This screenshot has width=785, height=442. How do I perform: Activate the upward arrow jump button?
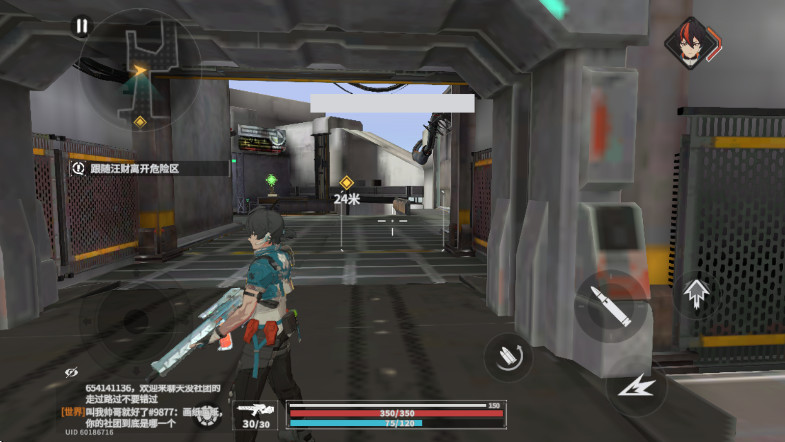pyautogui.click(x=696, y=293)
